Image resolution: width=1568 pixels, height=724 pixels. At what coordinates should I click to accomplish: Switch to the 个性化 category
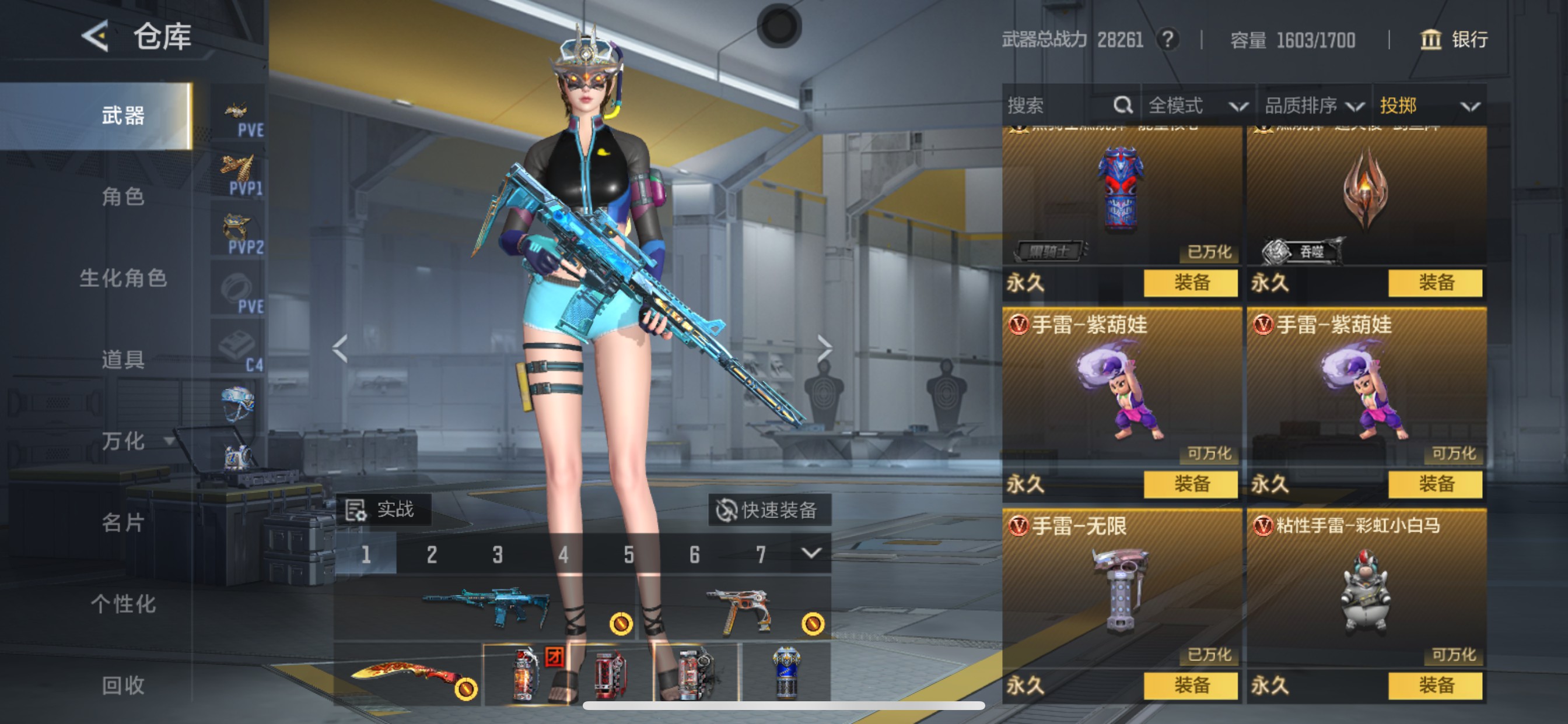123,604
